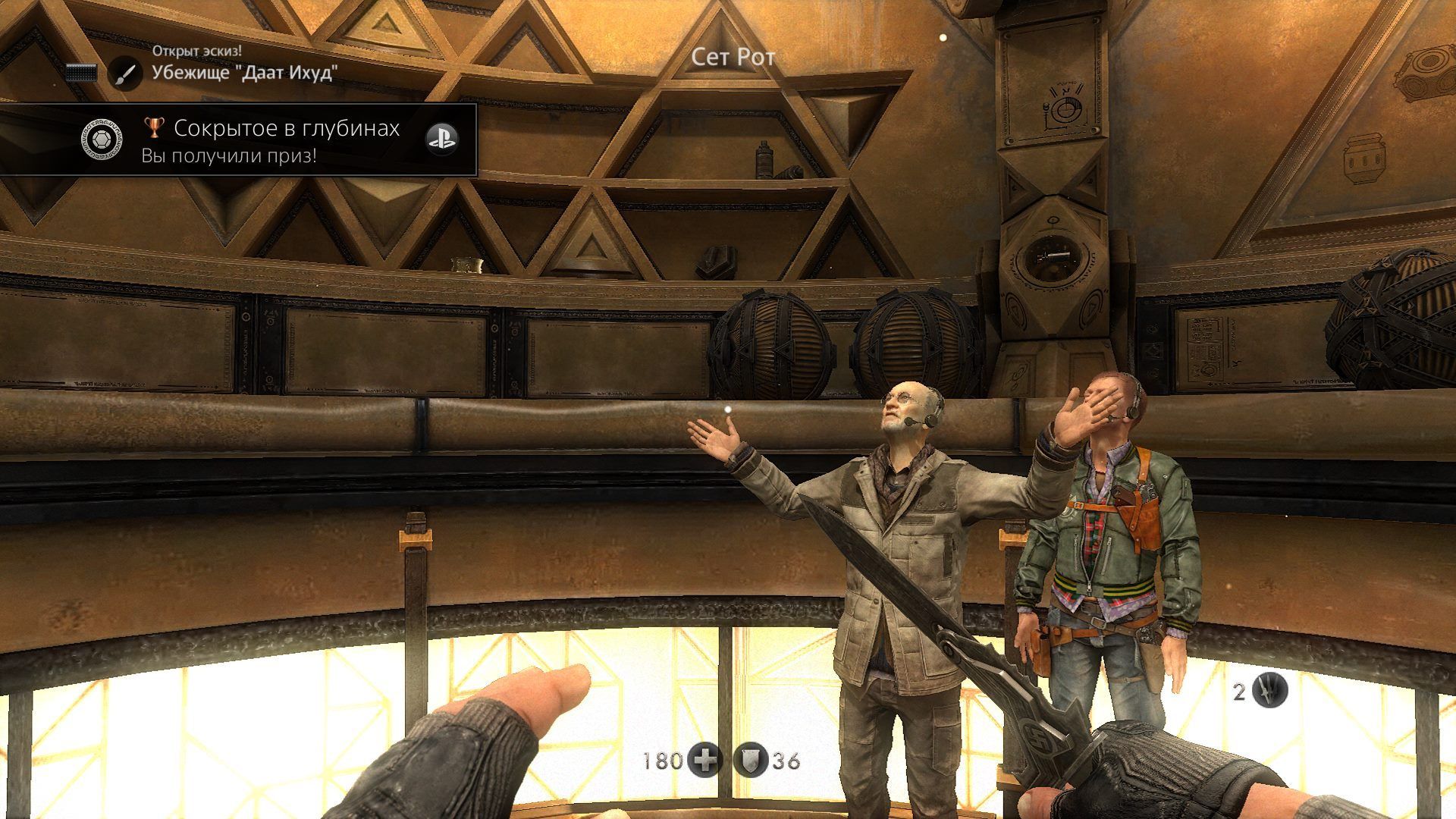Select the unlocked sketch paintbrush icon
Screen dimensions: 1456x819
point(125,74)
